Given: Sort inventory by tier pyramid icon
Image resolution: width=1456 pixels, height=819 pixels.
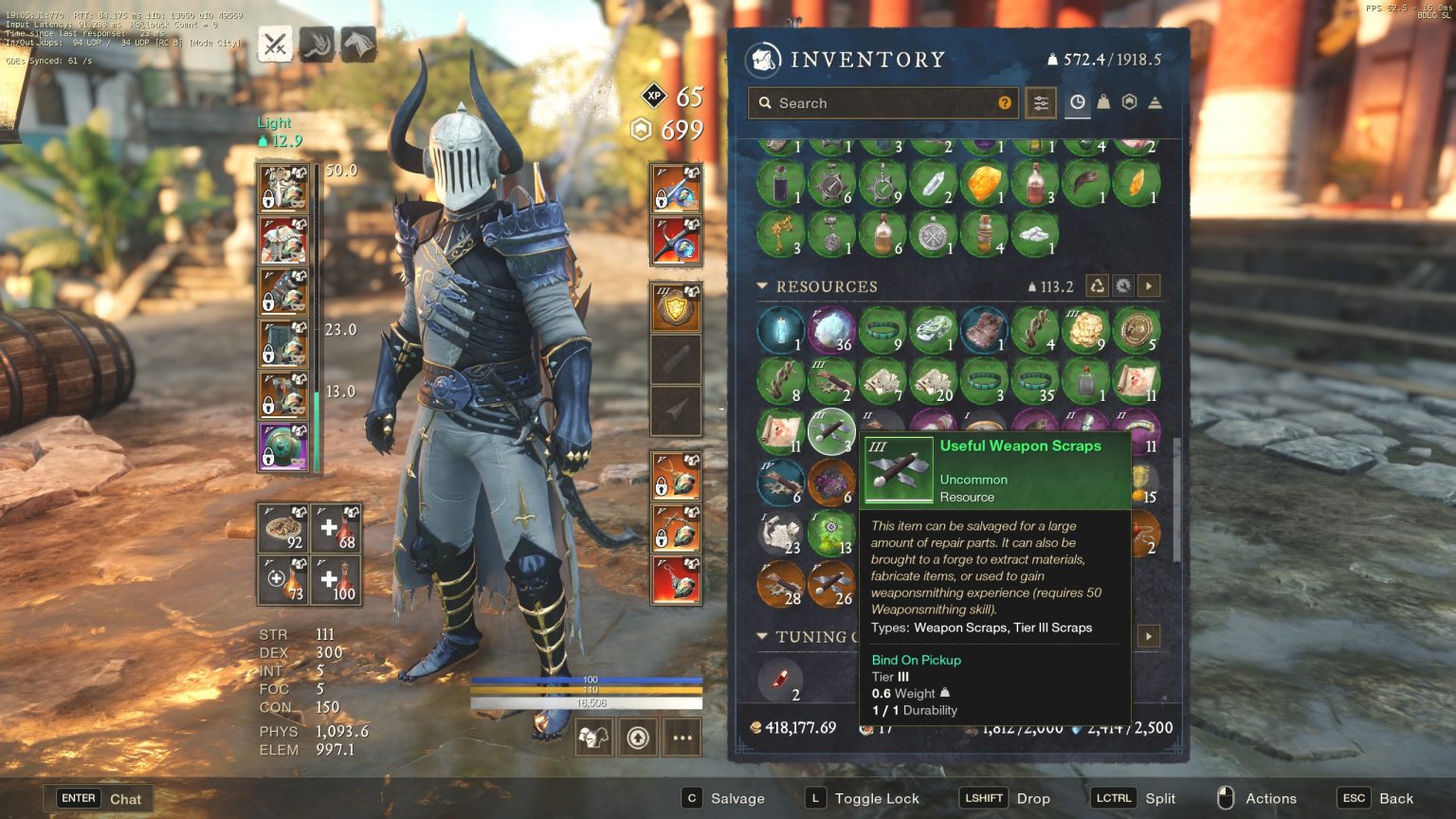Looking at the screenshot, I should pyautogui.click(x=1155, y=102).
